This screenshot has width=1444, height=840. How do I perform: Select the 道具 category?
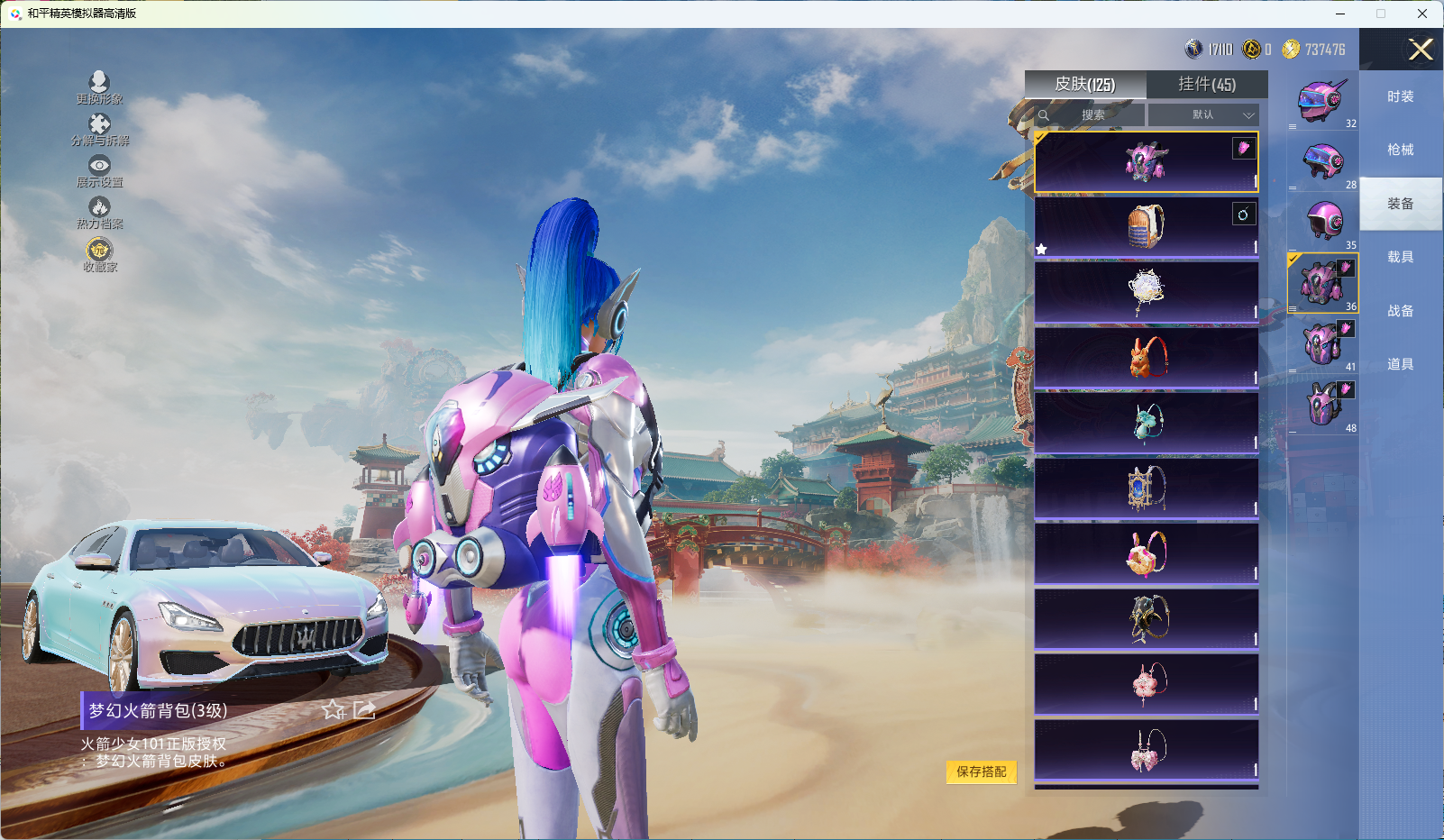click(x=1400, y=365)
